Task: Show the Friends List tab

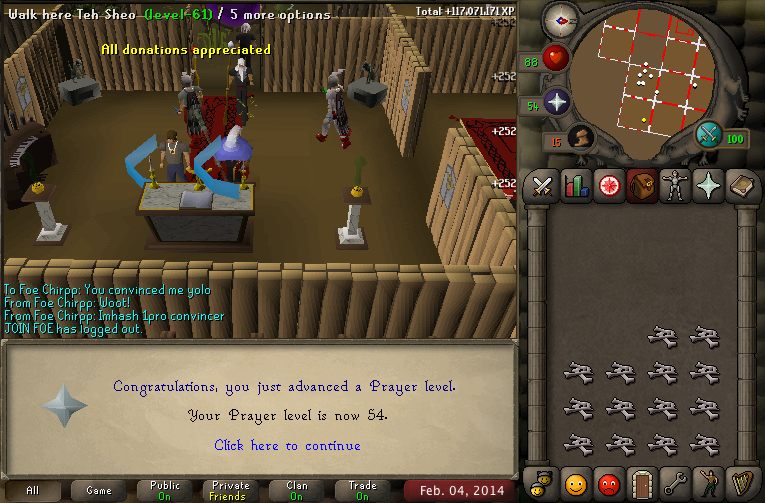Action: coord(575,485)
